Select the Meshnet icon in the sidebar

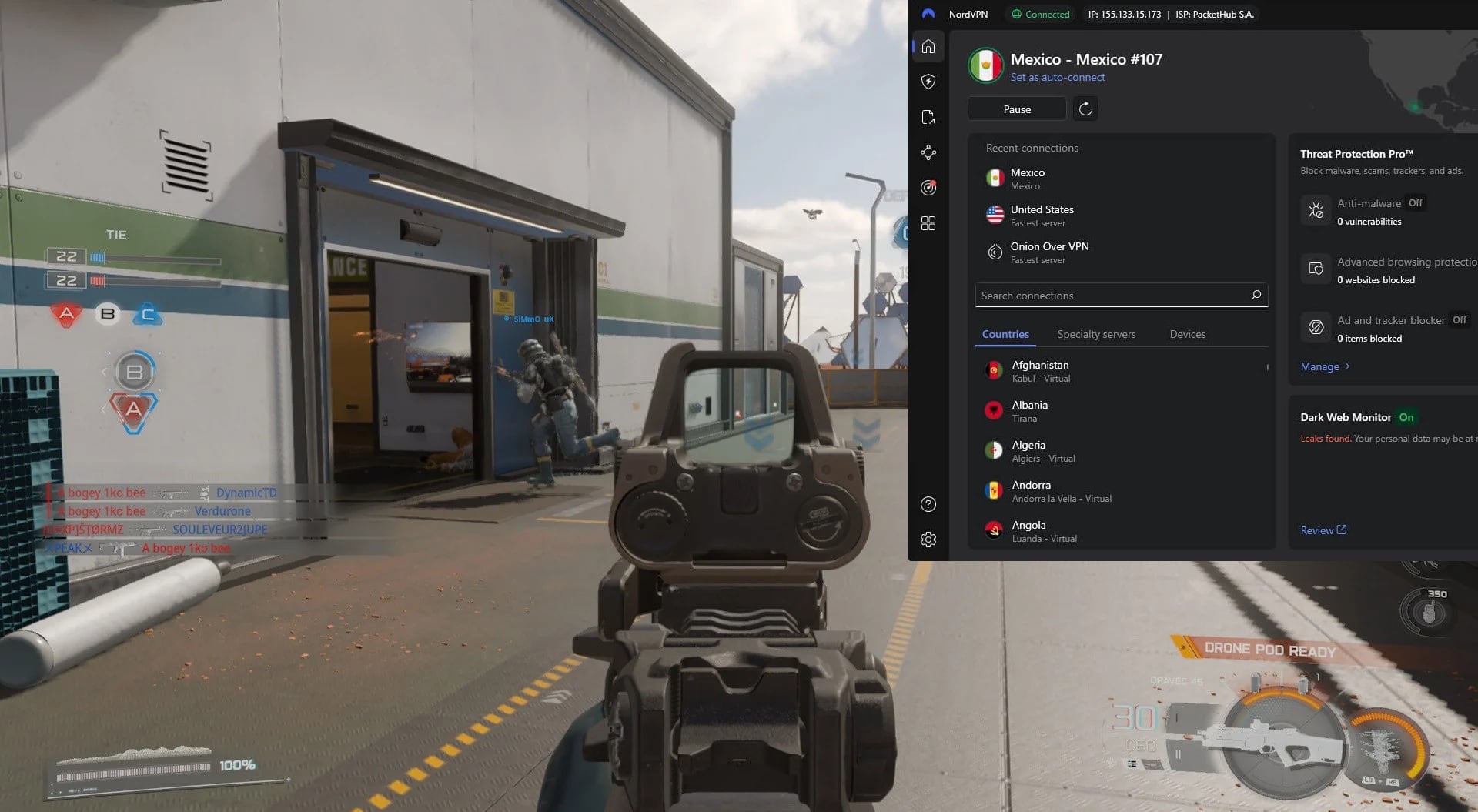(928, 152)
